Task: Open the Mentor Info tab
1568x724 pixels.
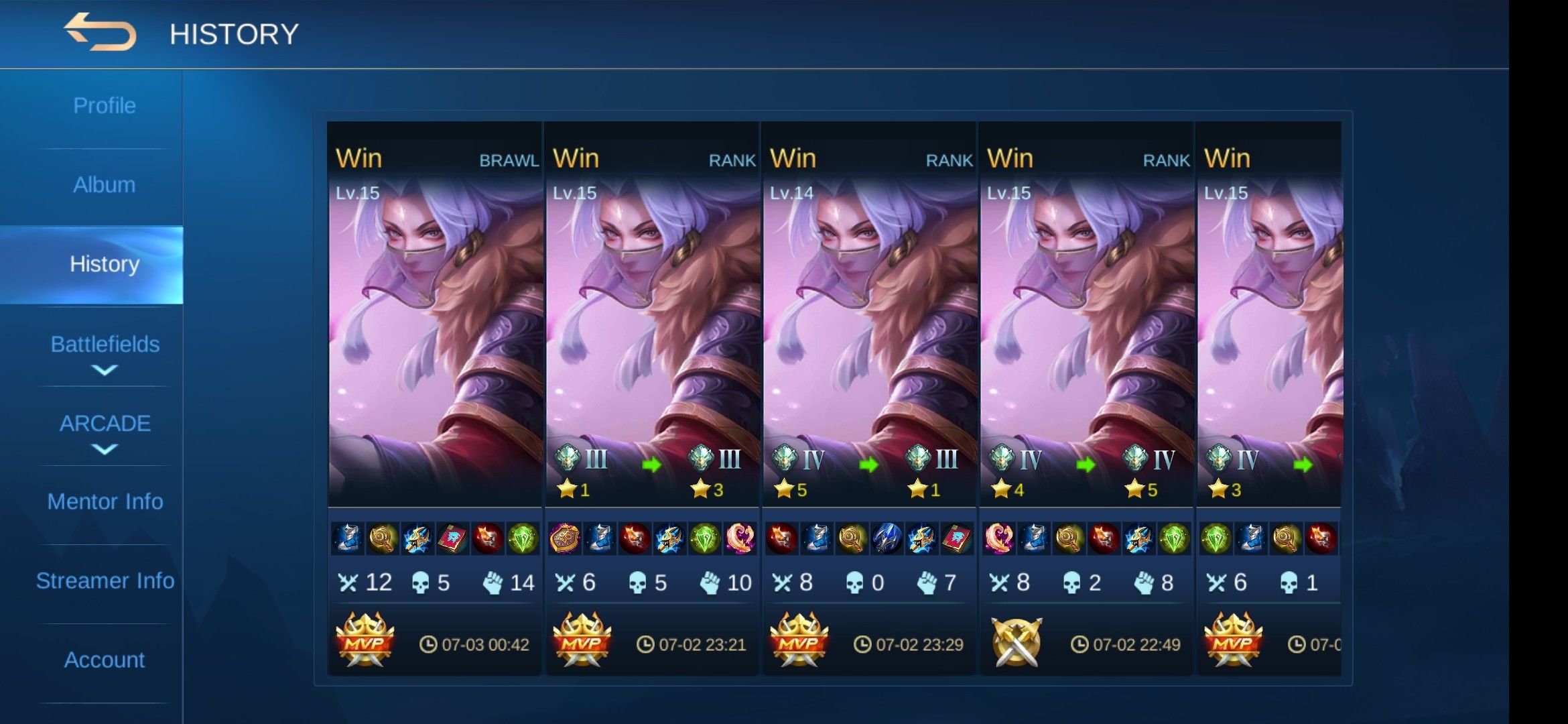Action: [105, 501]
